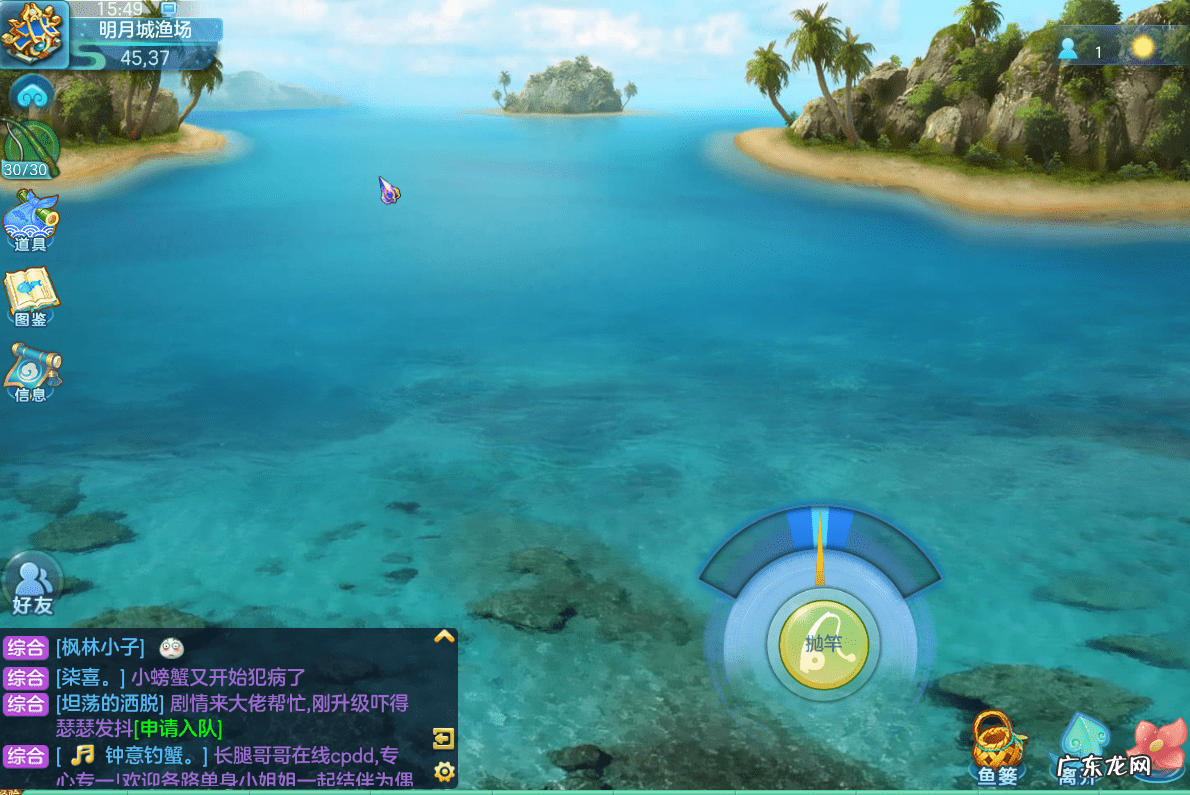1190x795 pixels.
Task: Open the 道具 items bag
Action: click(31, 219)
